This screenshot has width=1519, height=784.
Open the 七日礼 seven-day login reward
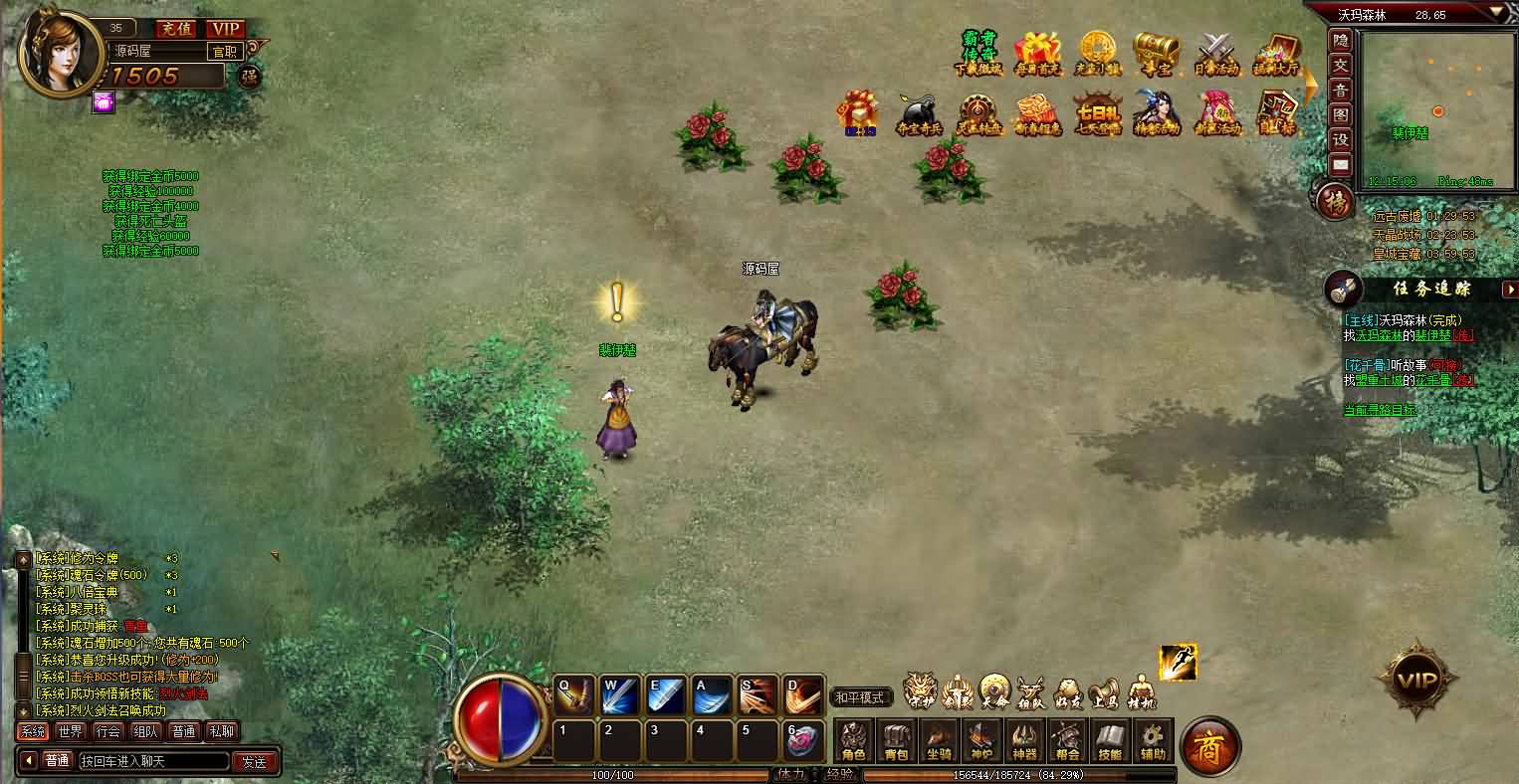(1097, 113)
